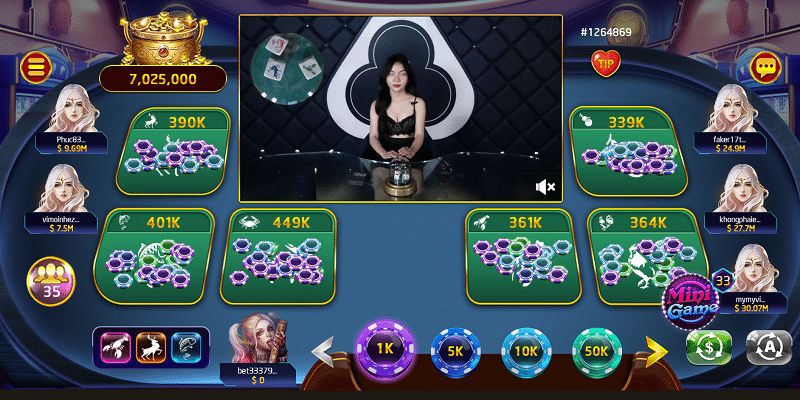This screenshot has width=800, height=400.
Task: Show higher chip values with yellow arrow
Action: (x=655, y=350)
